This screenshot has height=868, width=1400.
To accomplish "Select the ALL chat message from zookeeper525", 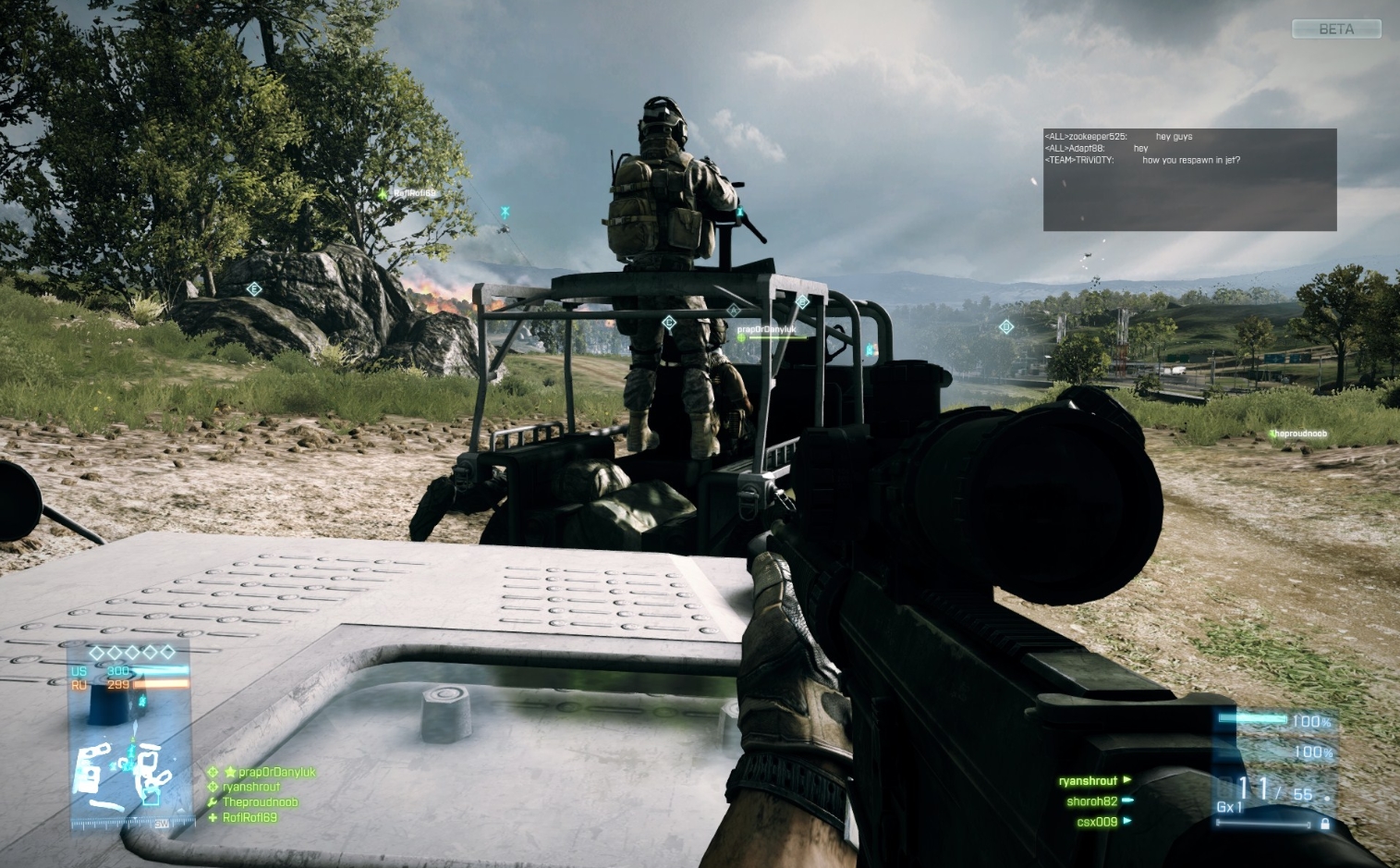I will [x=1118, y=136].
